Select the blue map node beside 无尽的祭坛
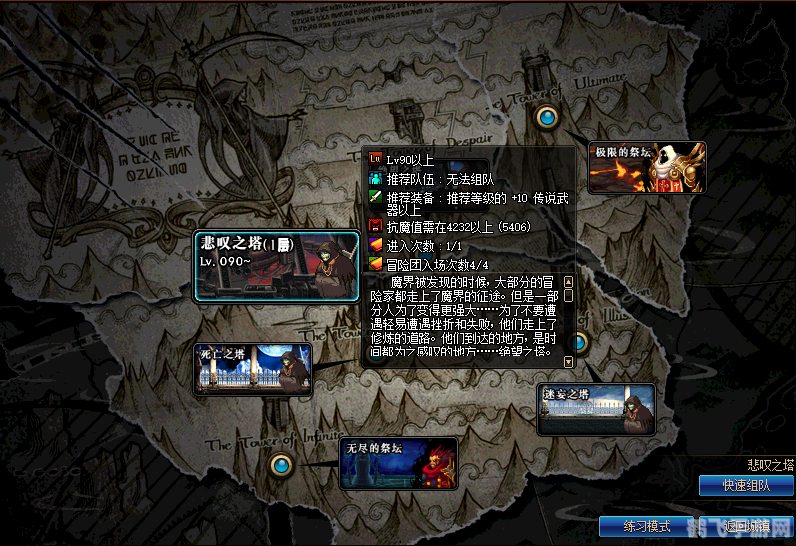The image size is (796, 546). (x=283, y=465)
